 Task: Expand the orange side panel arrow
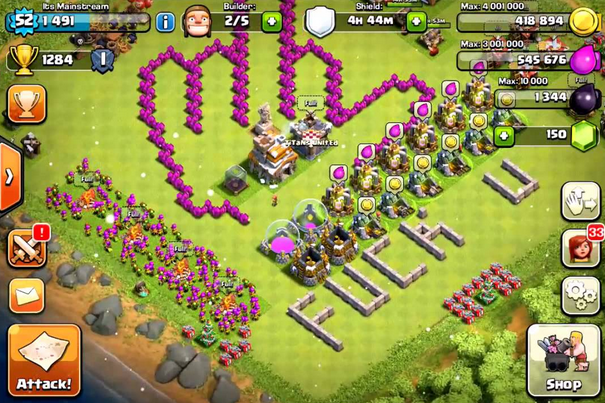8,176
